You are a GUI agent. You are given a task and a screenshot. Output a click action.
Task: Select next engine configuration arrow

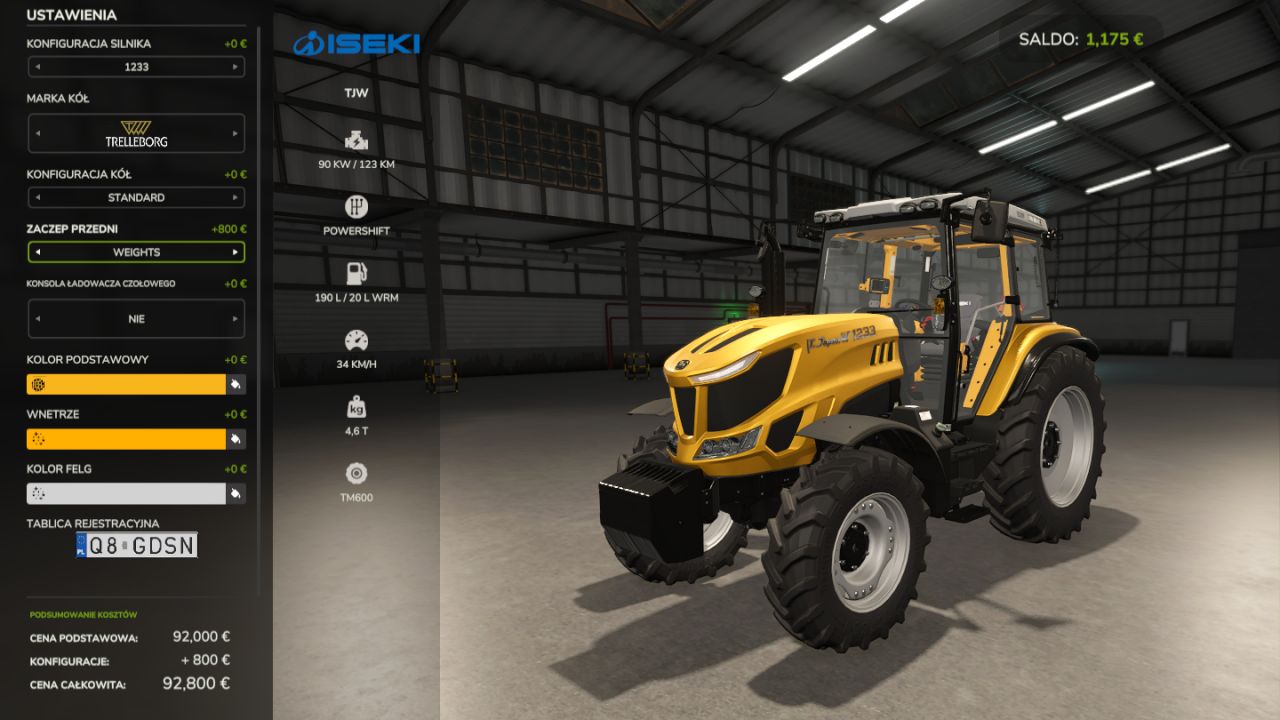[236, 67]
